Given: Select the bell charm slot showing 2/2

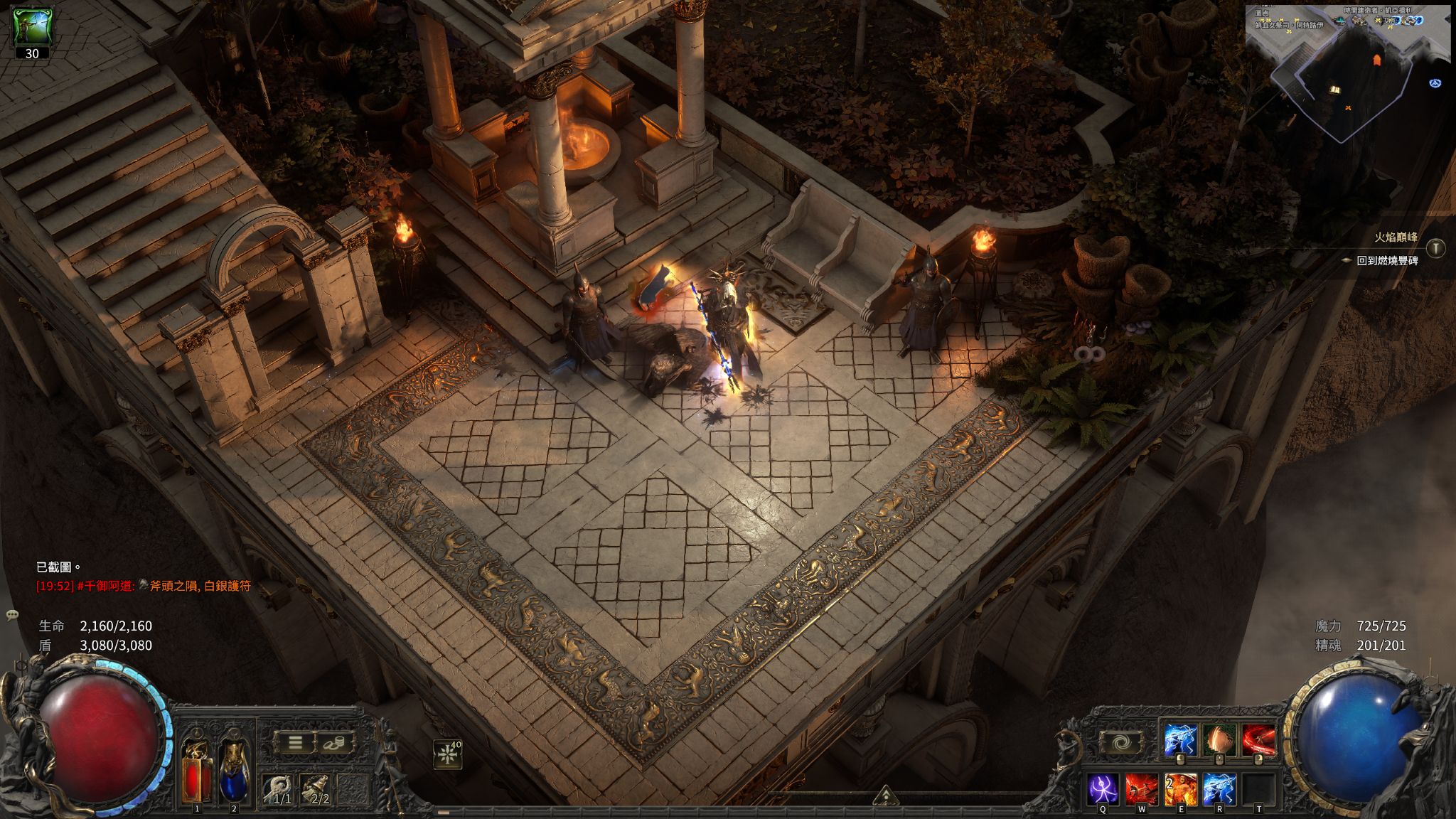Looking at the screenshot, I should click(x=316, y=789).
